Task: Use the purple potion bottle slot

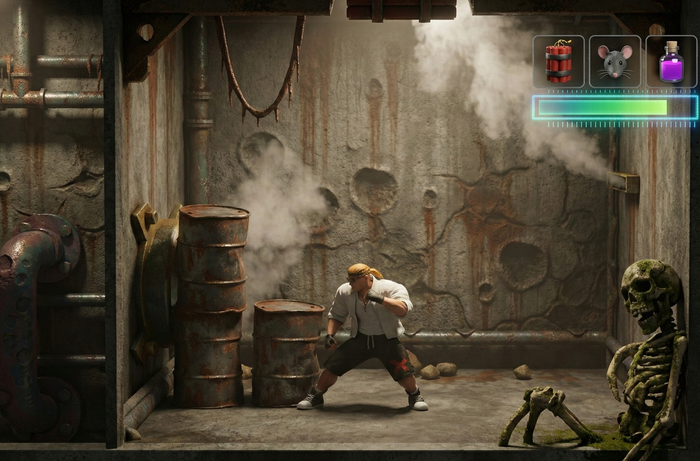Action: [x=671, y=62]
